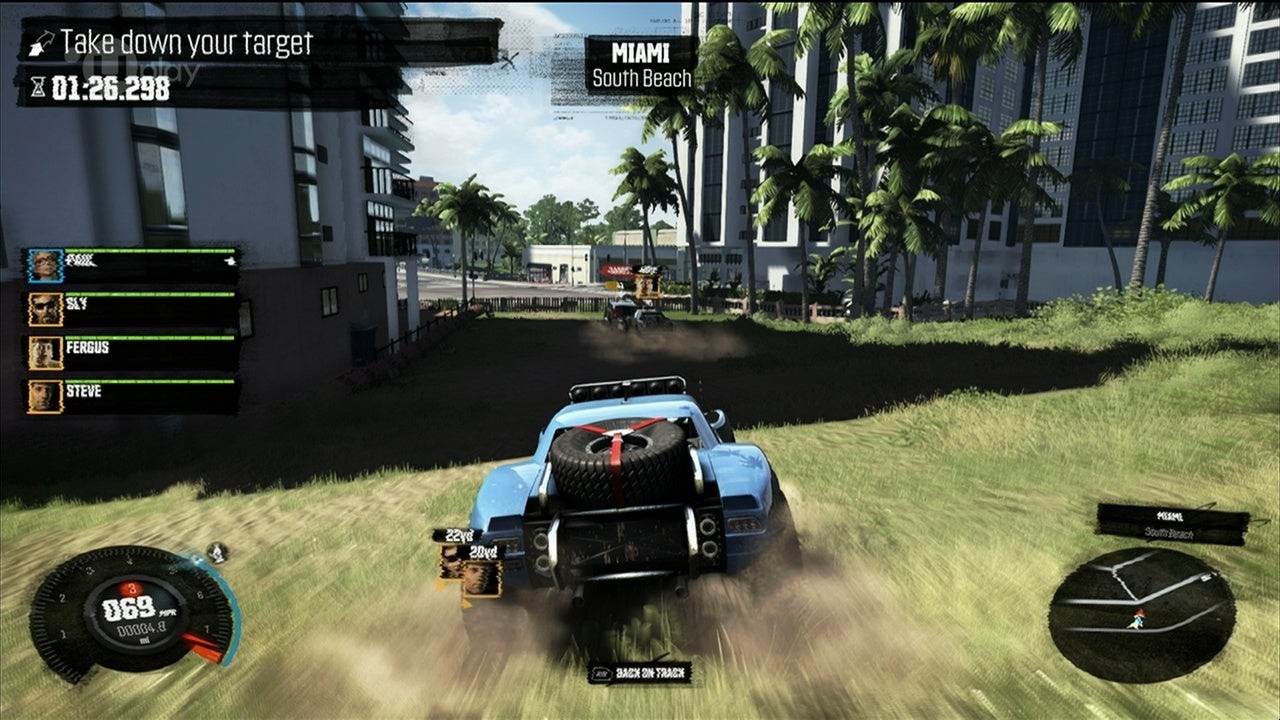Click Steve's crew list entry
Screen dimensions: 1280x720
pyautogui.click(x=132, y=396)
